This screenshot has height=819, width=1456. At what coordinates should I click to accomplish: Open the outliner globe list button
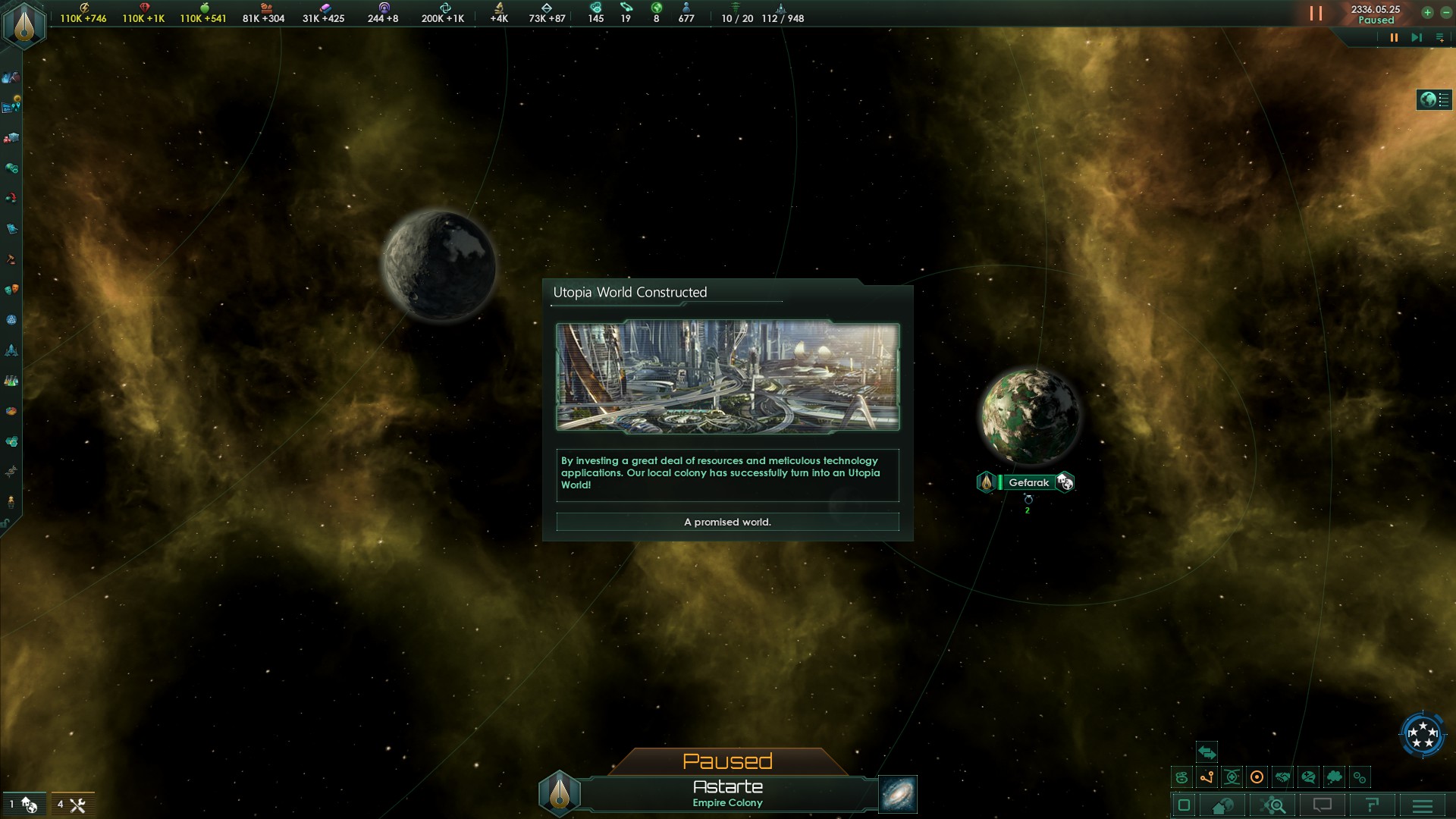tap(1434, 99)
